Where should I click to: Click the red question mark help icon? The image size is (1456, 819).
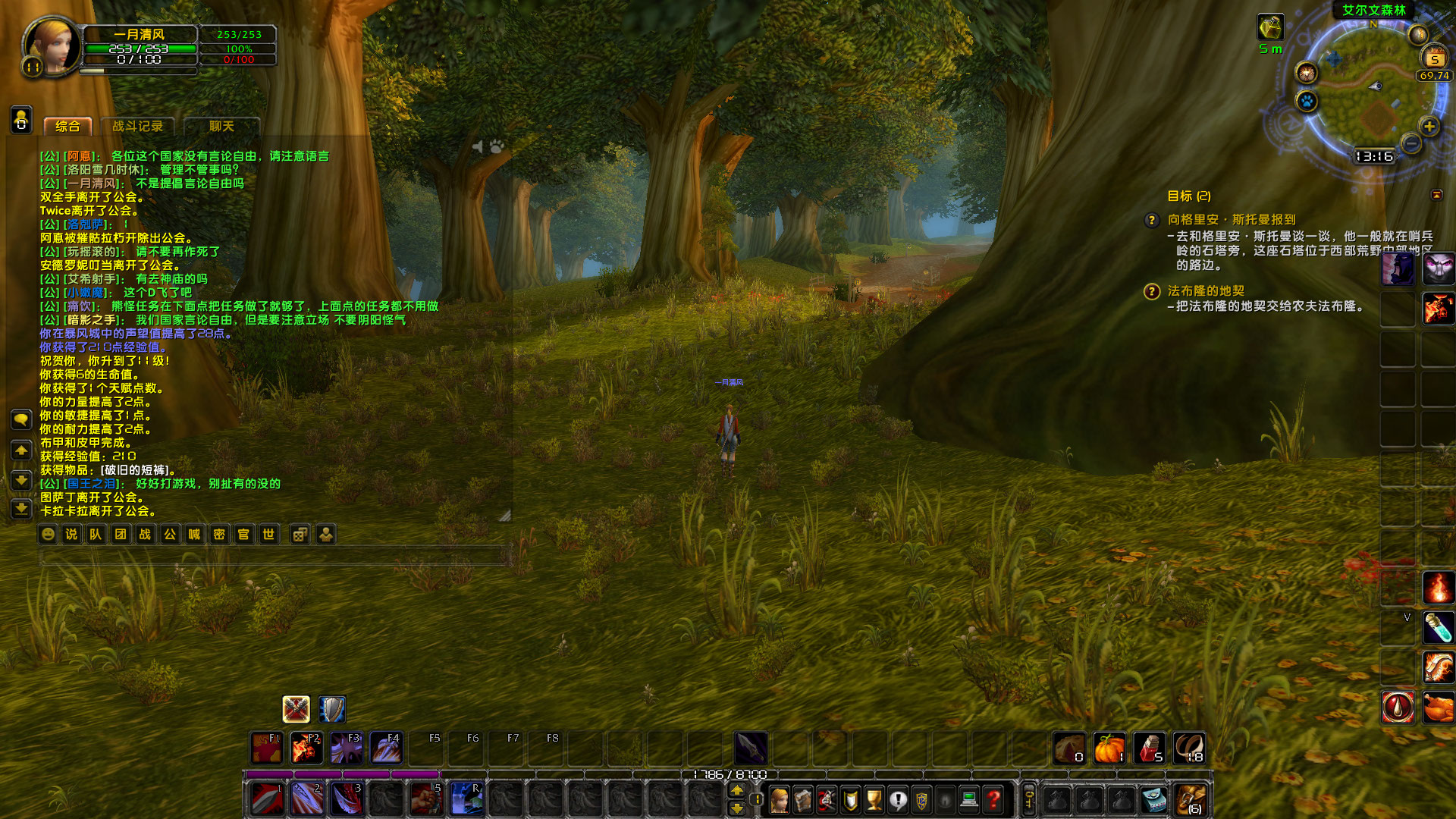click(x=993, y=798)
